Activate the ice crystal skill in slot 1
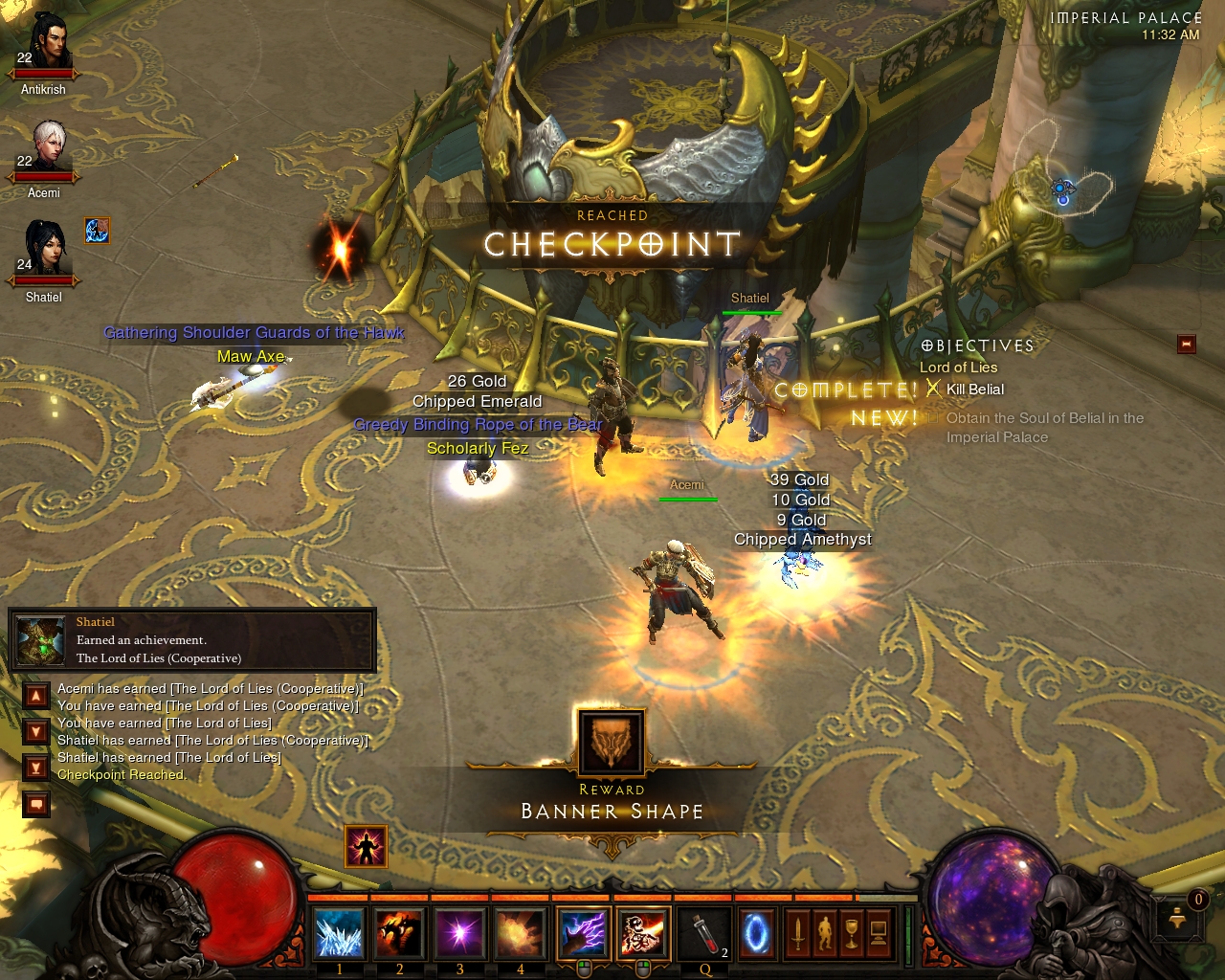 [x=339, y=934]
